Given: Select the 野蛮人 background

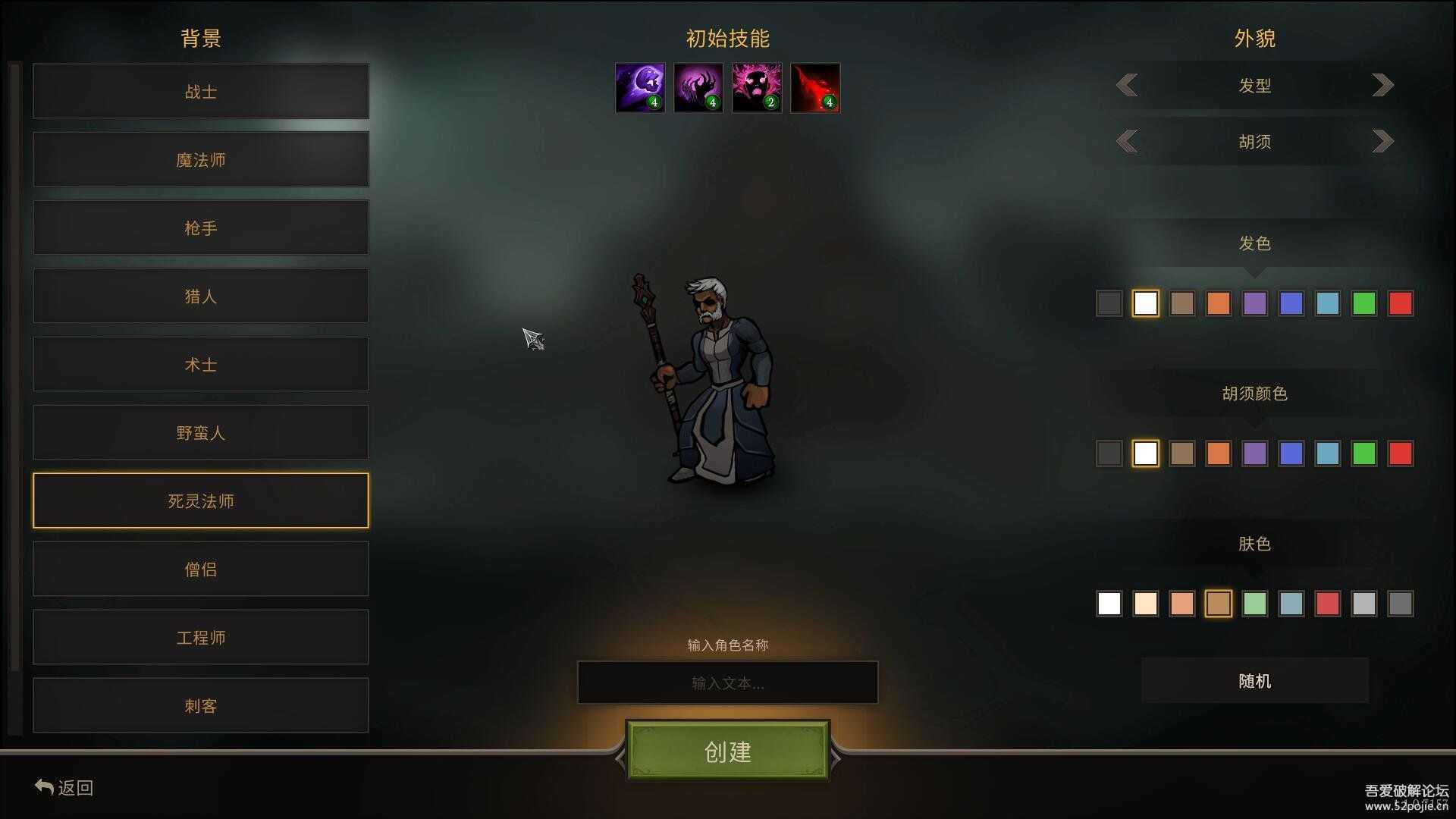Looking at the screenshot, I should 201,433.
